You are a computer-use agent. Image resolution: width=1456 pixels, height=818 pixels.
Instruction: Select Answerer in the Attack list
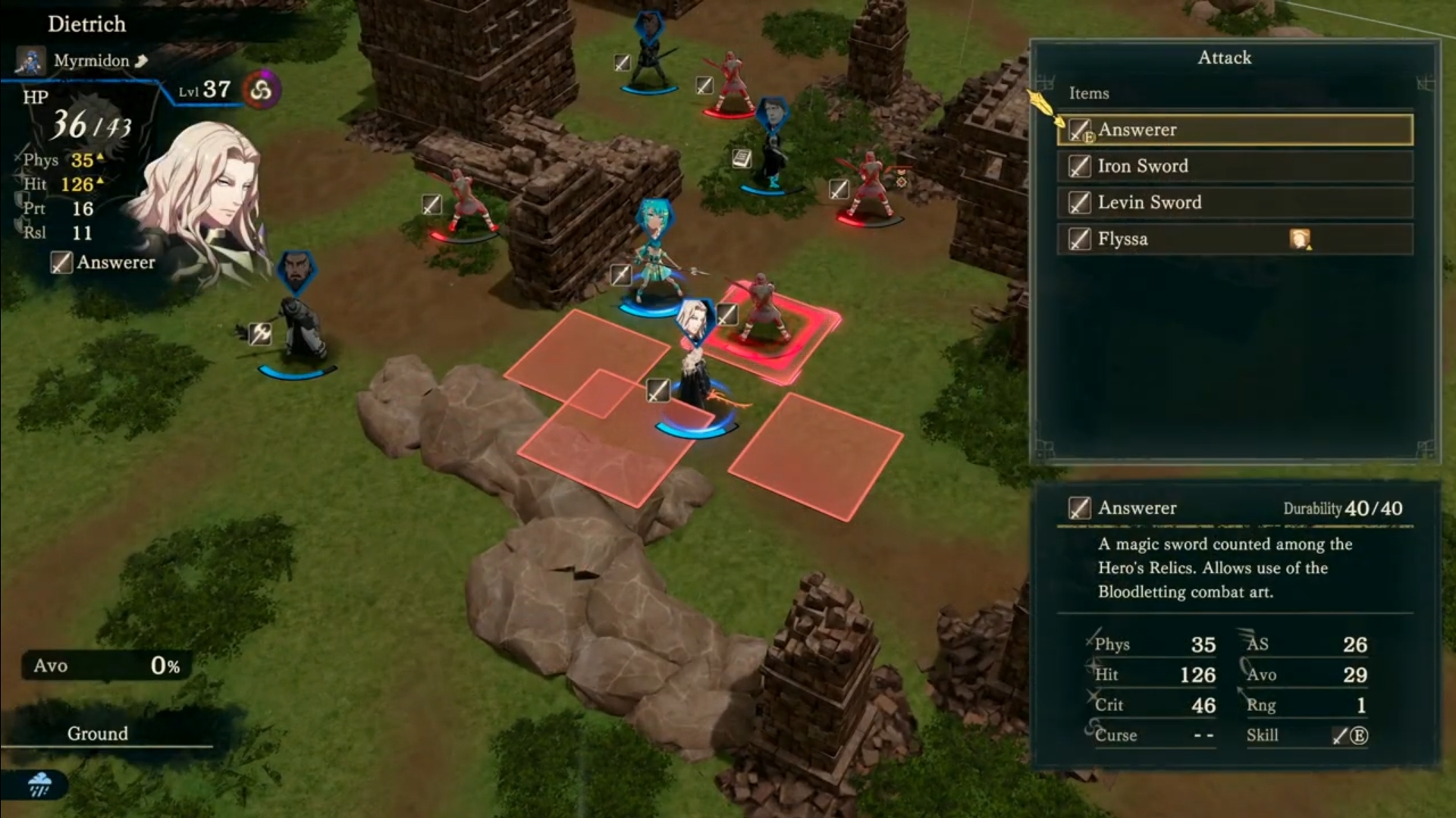[x=1234, y=130]
